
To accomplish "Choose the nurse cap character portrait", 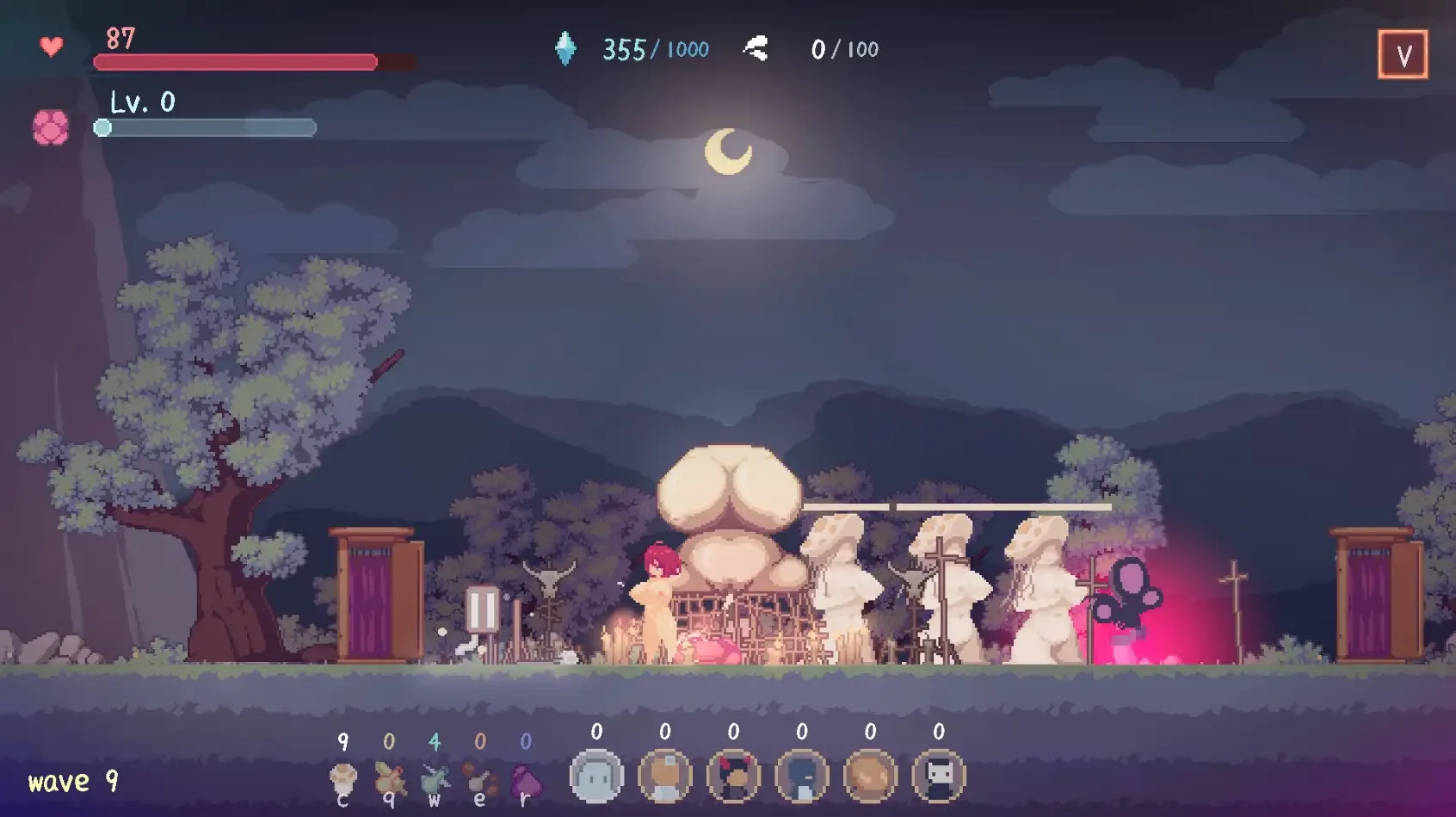I will point(665,776).
